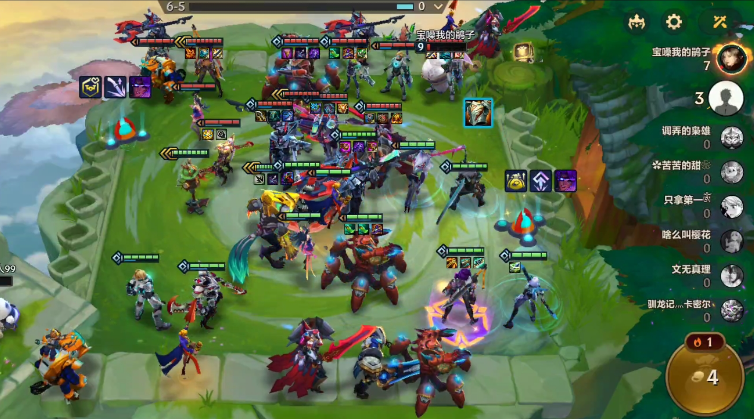Spectate player 苦苦的甜
754x419 pixels.
[731, 172]
